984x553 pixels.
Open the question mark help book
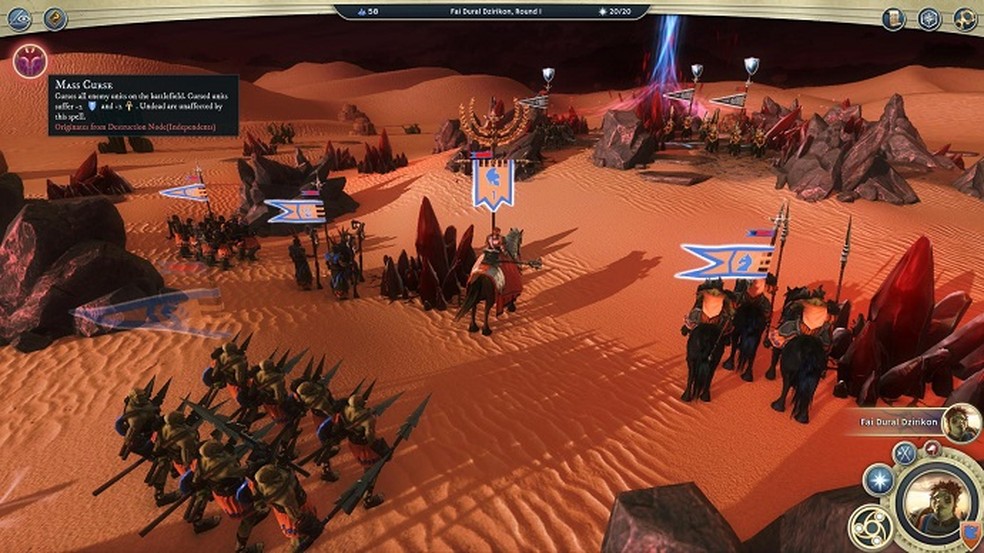(x=55, y=18)
